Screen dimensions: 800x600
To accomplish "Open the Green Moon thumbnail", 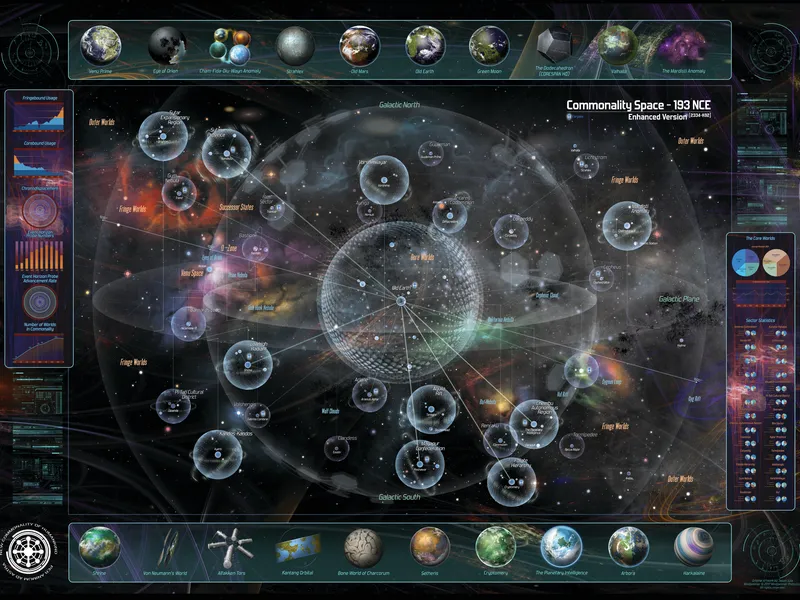I will [x=490, y=45].
